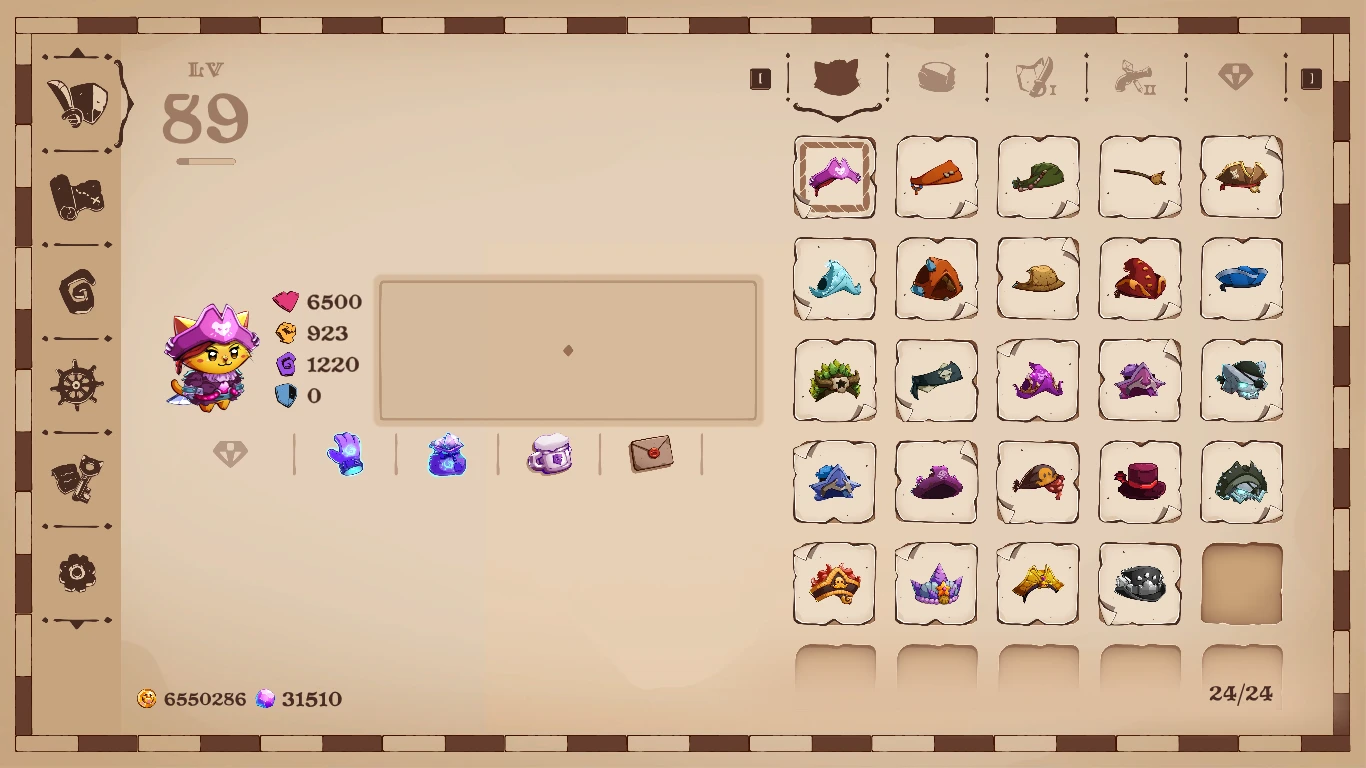This screenshot has height=768, width=1366.
Task: Open the collectibles menu with cat and key
Action: 78,480
